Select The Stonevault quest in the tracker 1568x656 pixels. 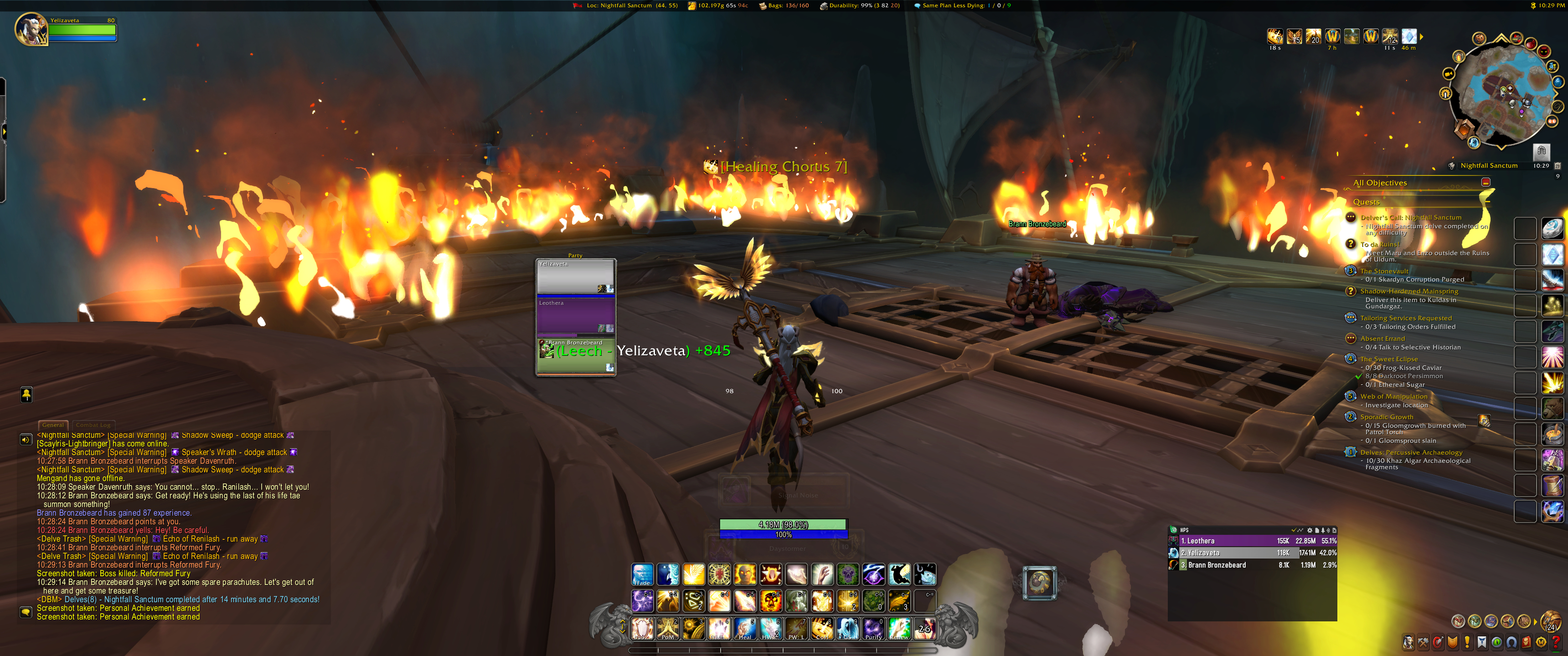(x=1384, y=271)
